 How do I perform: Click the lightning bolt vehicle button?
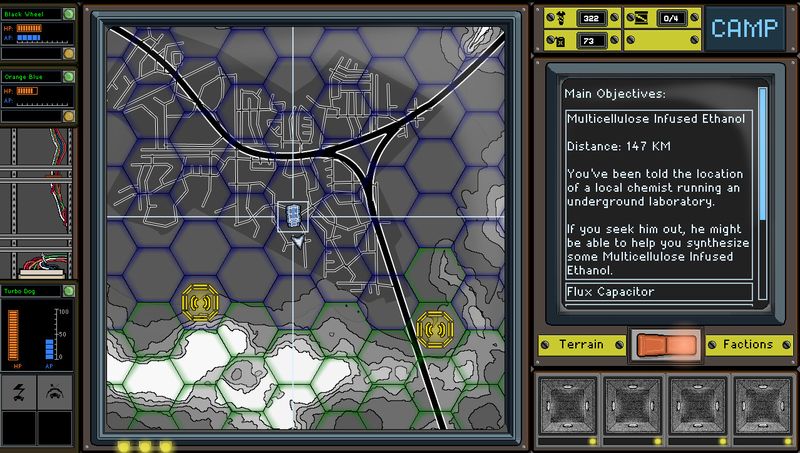click(19, 394)
